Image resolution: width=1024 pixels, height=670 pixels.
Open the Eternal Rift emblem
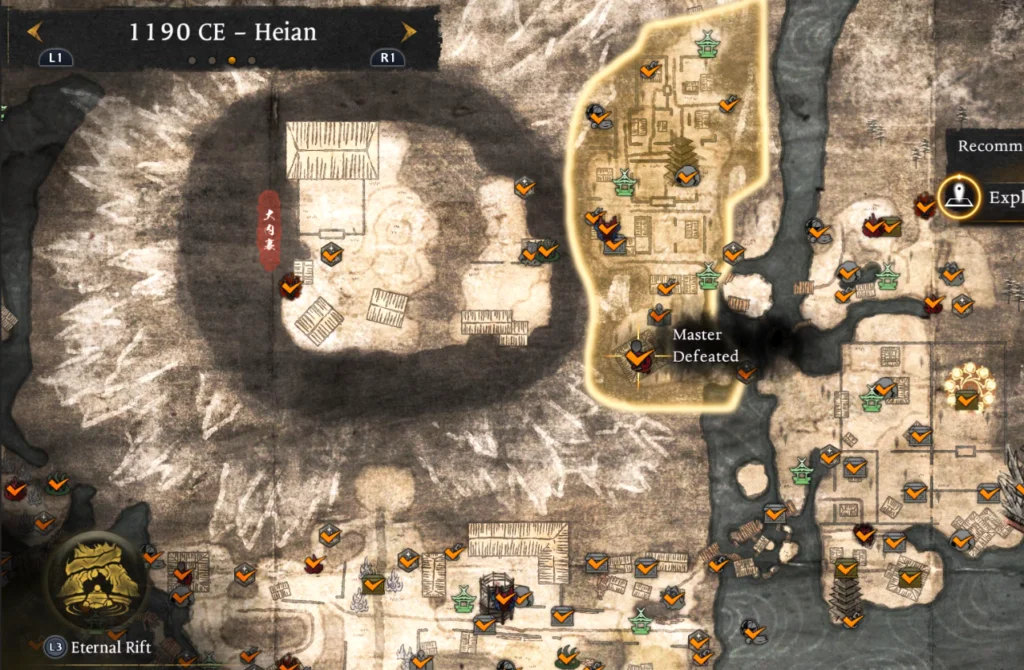click(x=100, y=580)
